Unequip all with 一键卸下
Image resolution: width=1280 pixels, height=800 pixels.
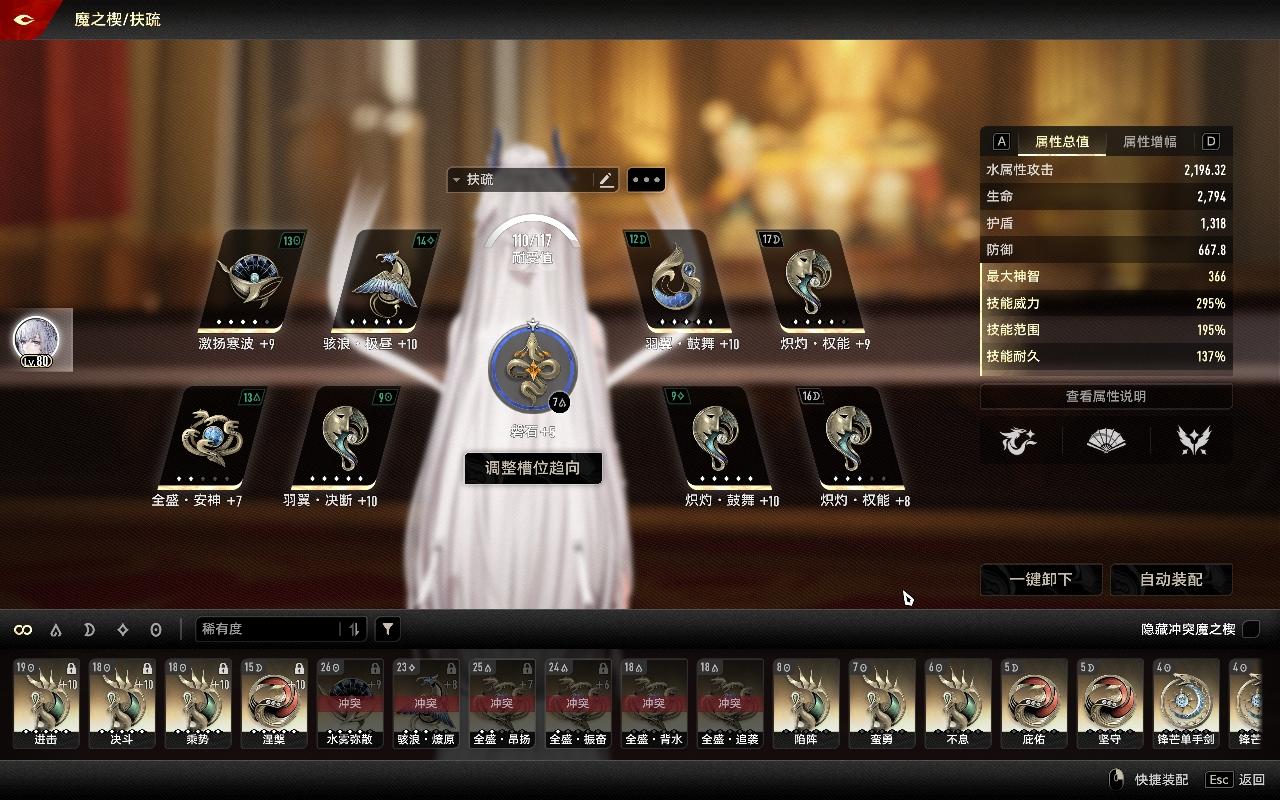pos(1041,579)
